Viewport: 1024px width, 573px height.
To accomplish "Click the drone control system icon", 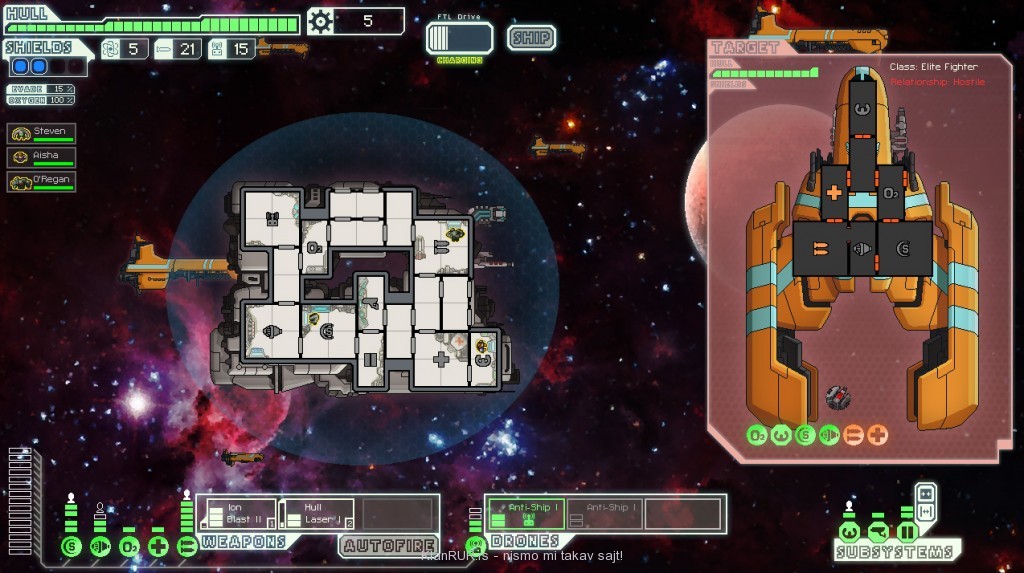I will (476, 546).
